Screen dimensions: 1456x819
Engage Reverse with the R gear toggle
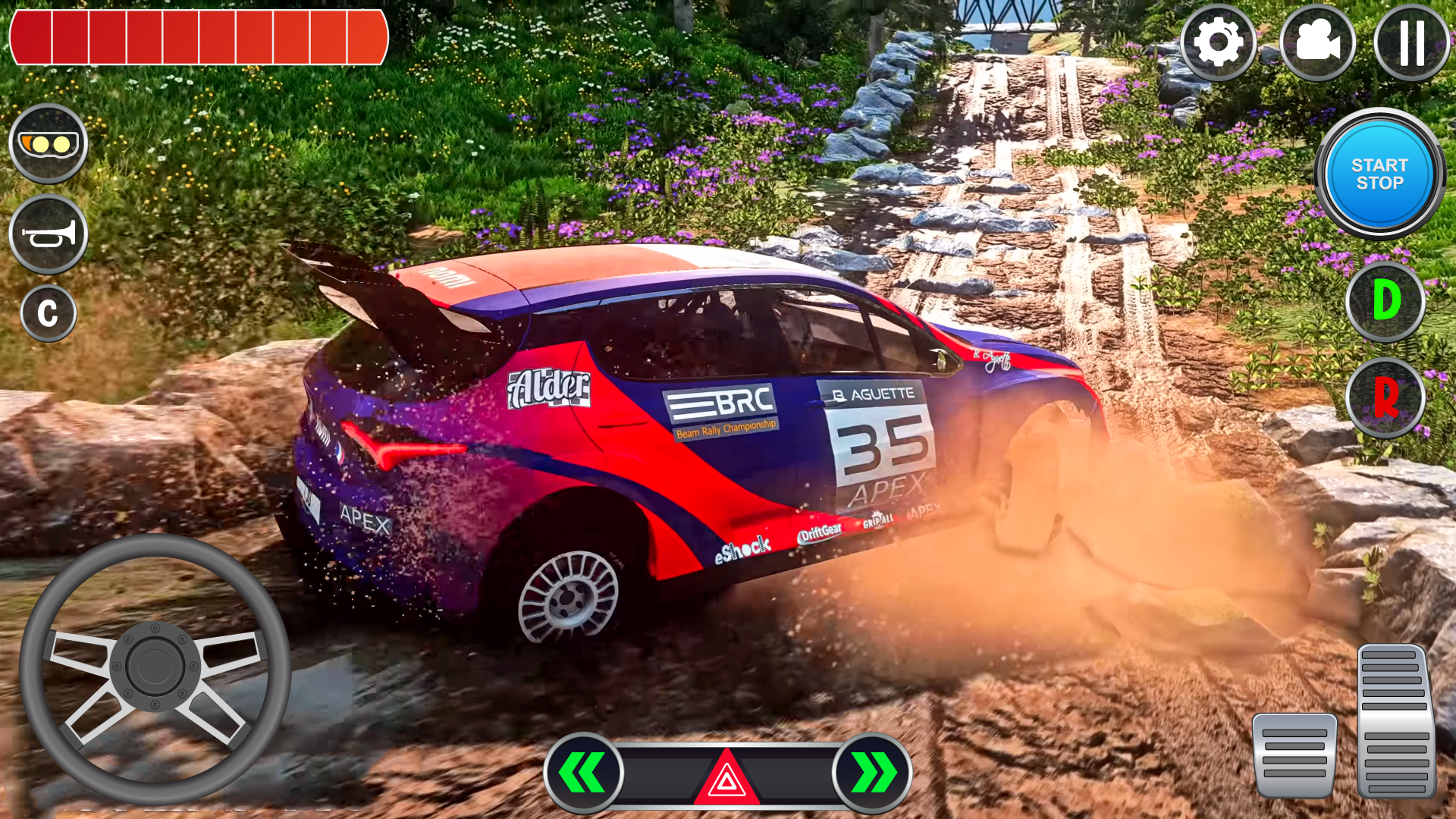coord(1385,397)
